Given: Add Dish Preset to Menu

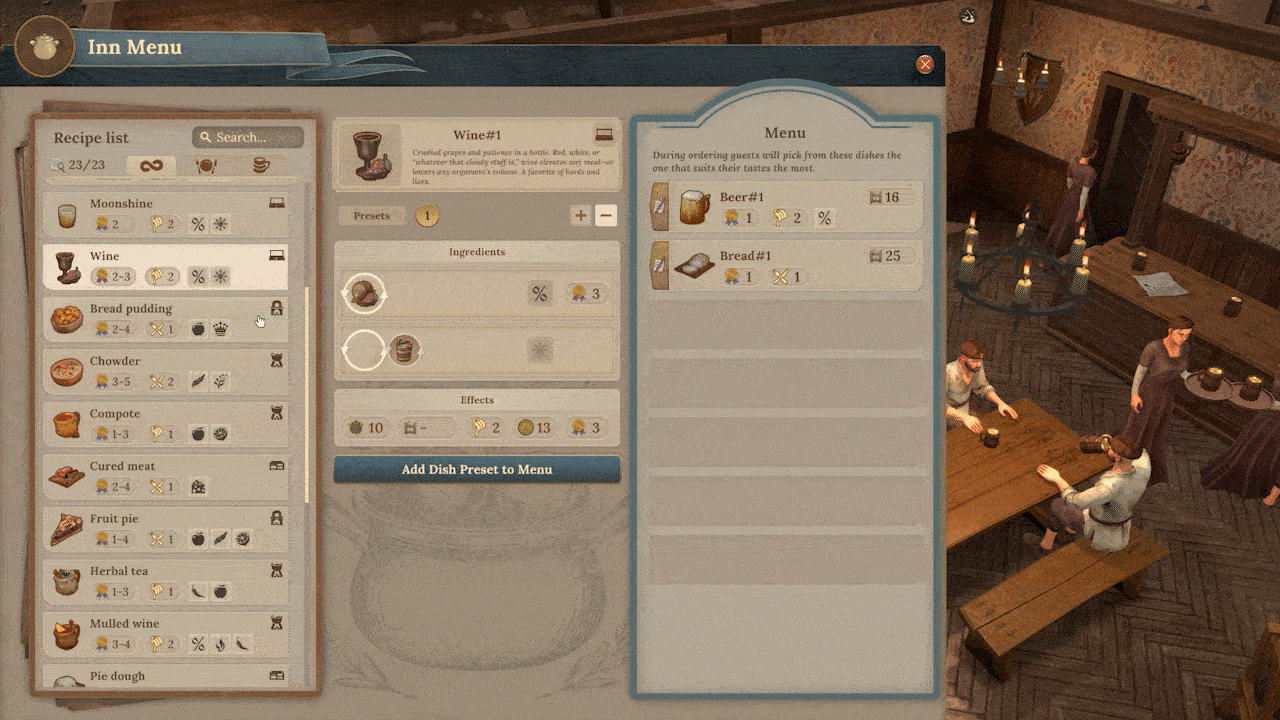Looking at the screenshot, I should pyautogui.click(x=477, y=470).
